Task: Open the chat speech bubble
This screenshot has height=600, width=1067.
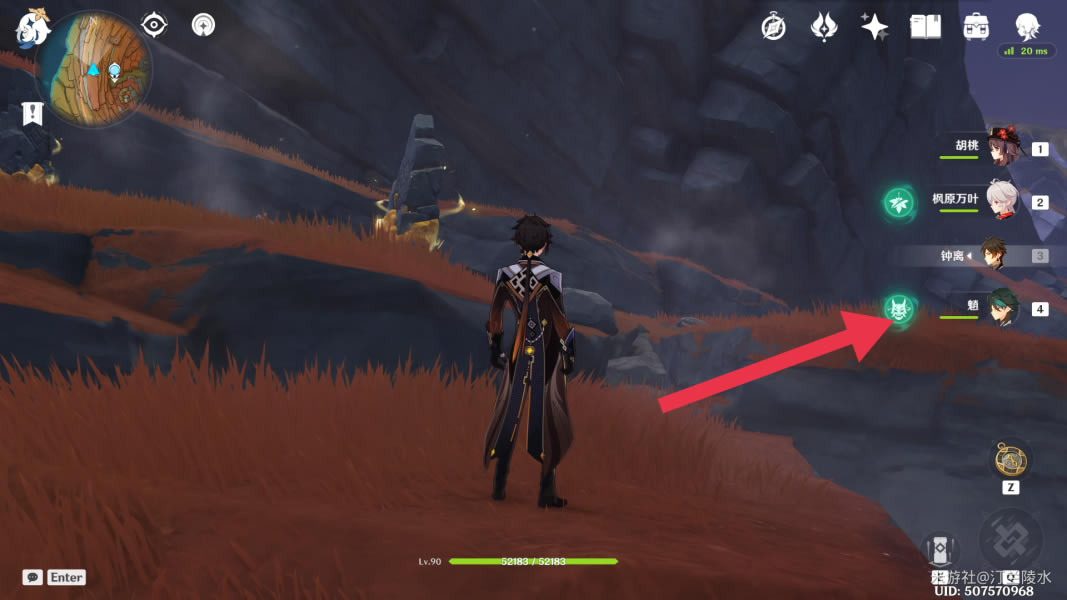Action: (x=33, y=577)
